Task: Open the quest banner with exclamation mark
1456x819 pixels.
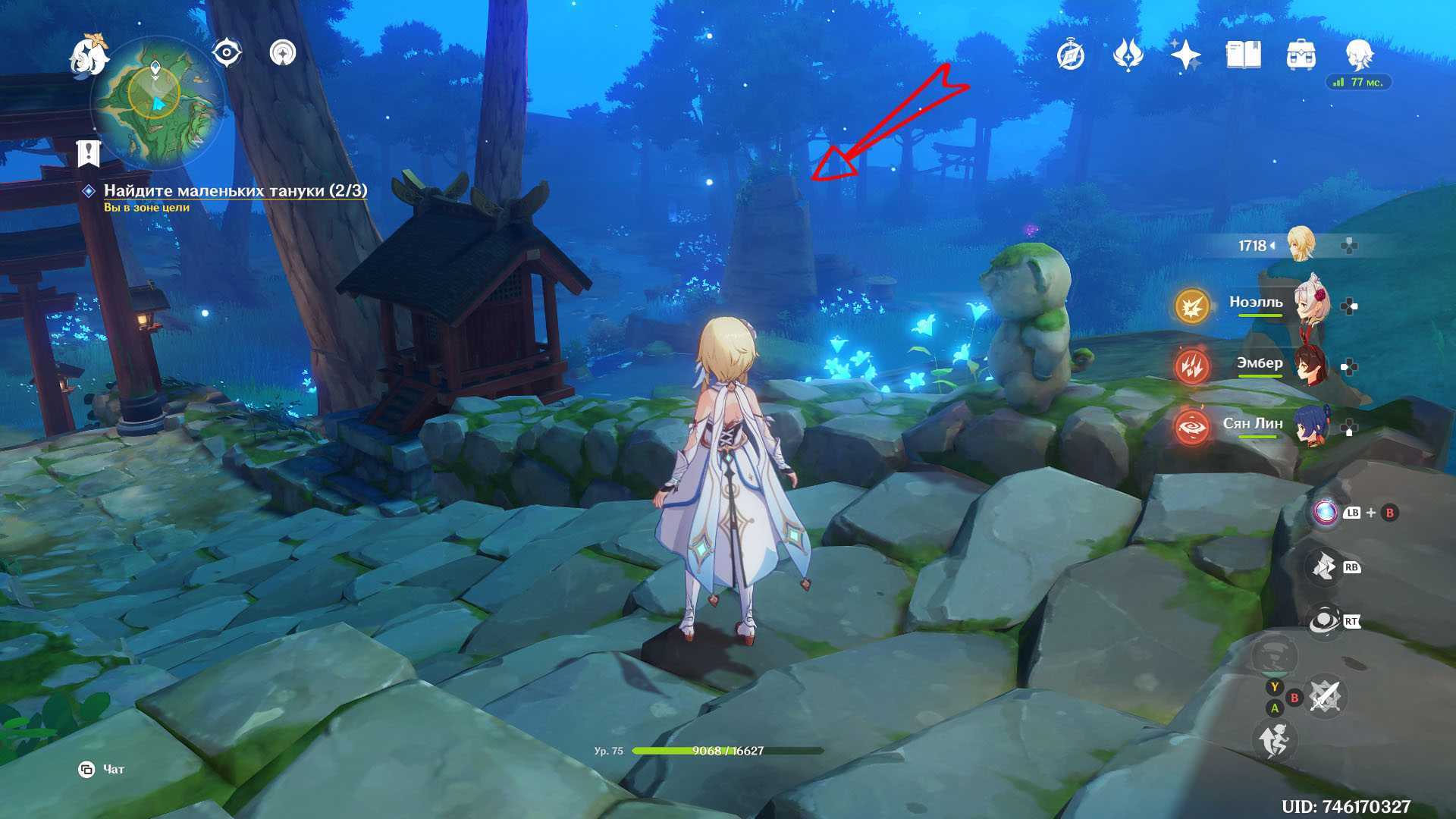Action: coord(89,152)
